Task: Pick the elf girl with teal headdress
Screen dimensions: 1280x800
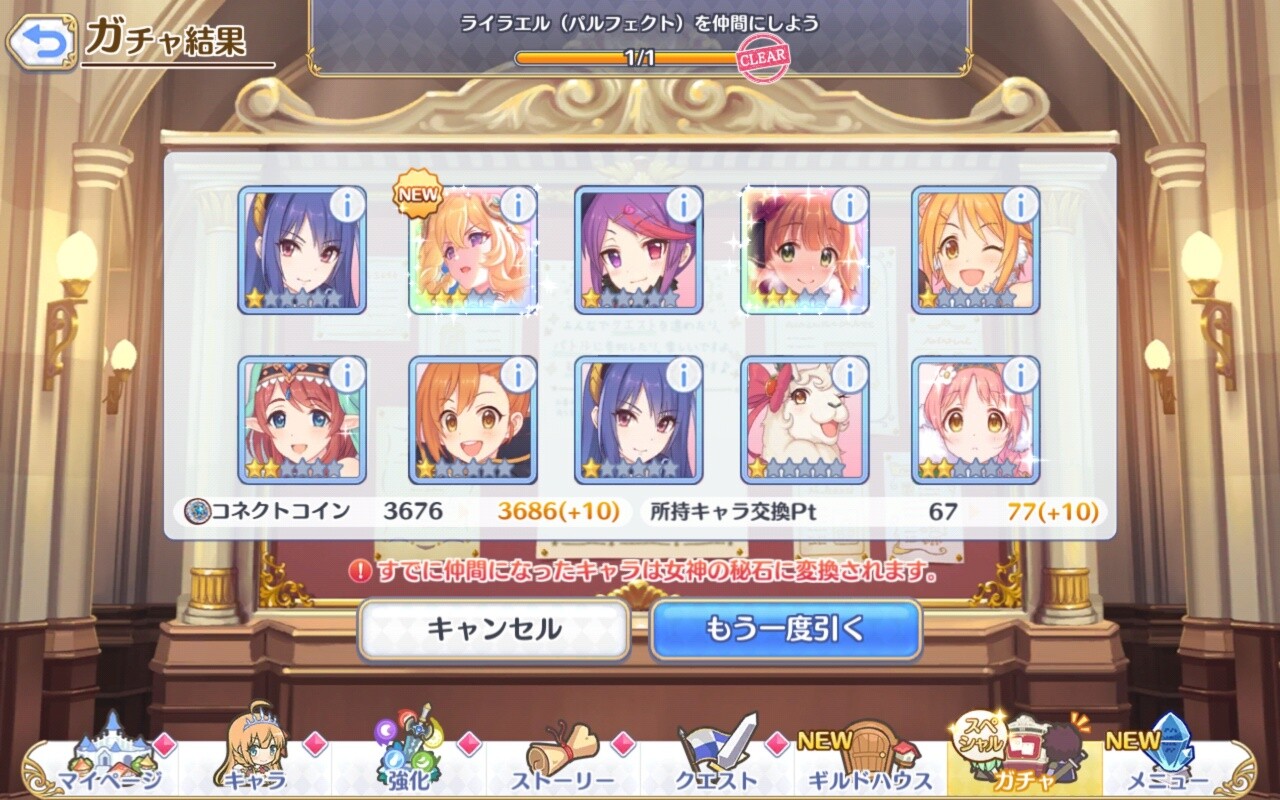Action: 301,422
